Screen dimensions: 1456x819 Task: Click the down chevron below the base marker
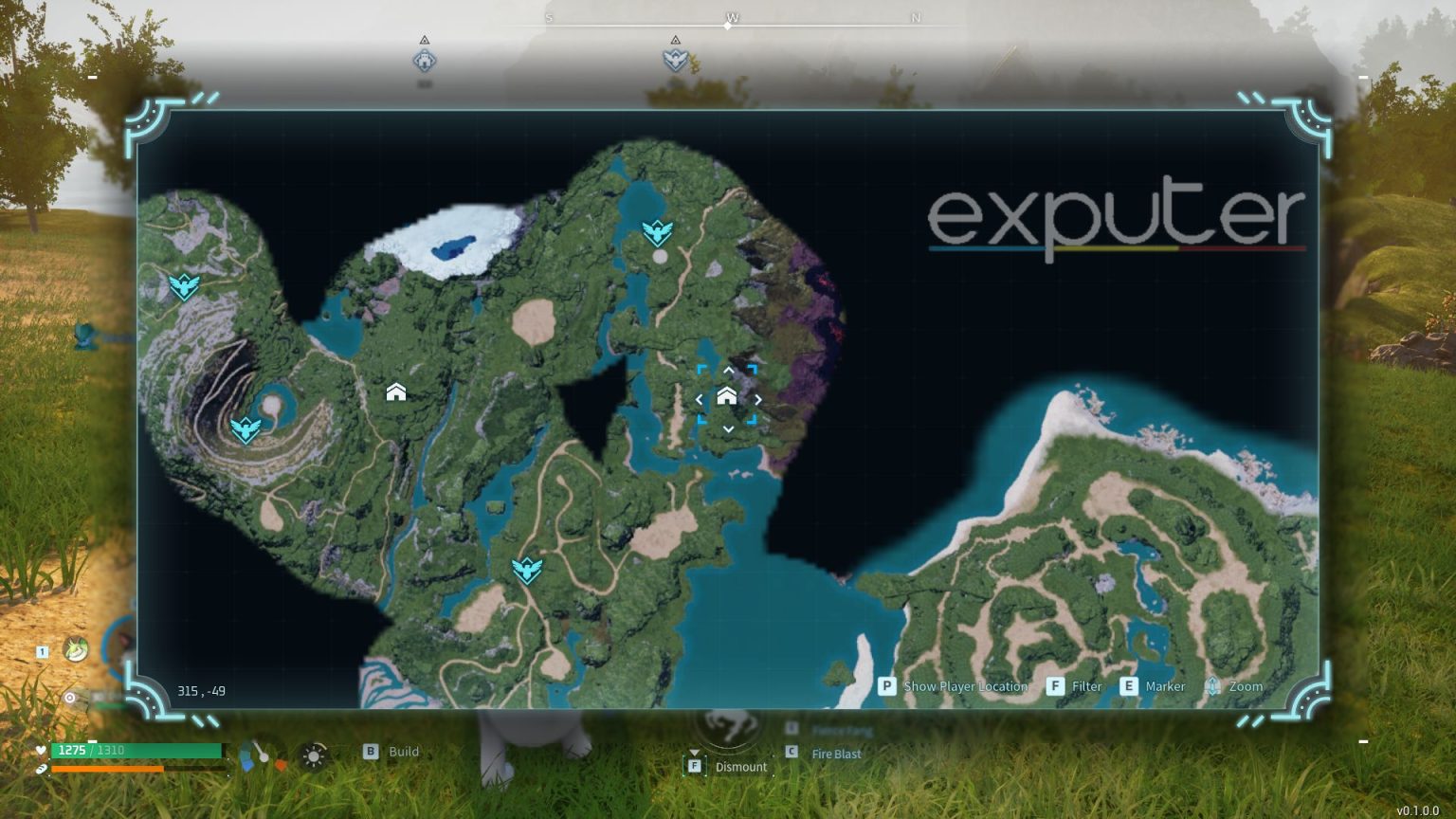(x=728, y=428)
